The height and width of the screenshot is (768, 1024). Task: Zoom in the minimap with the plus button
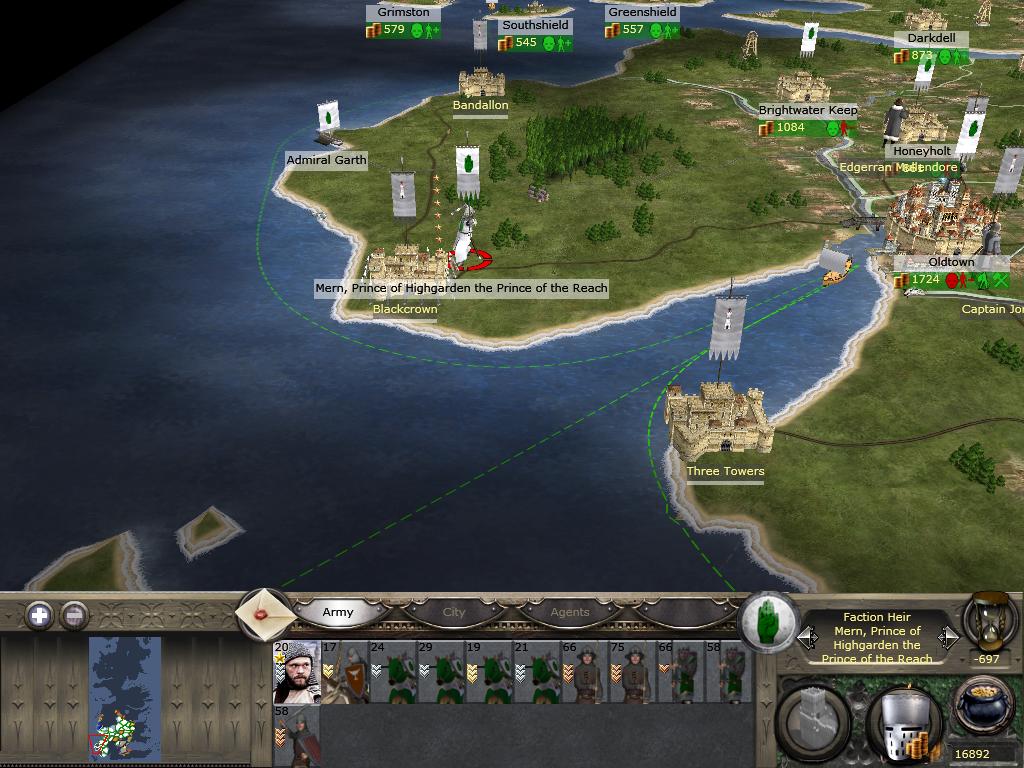click(39, 615)
